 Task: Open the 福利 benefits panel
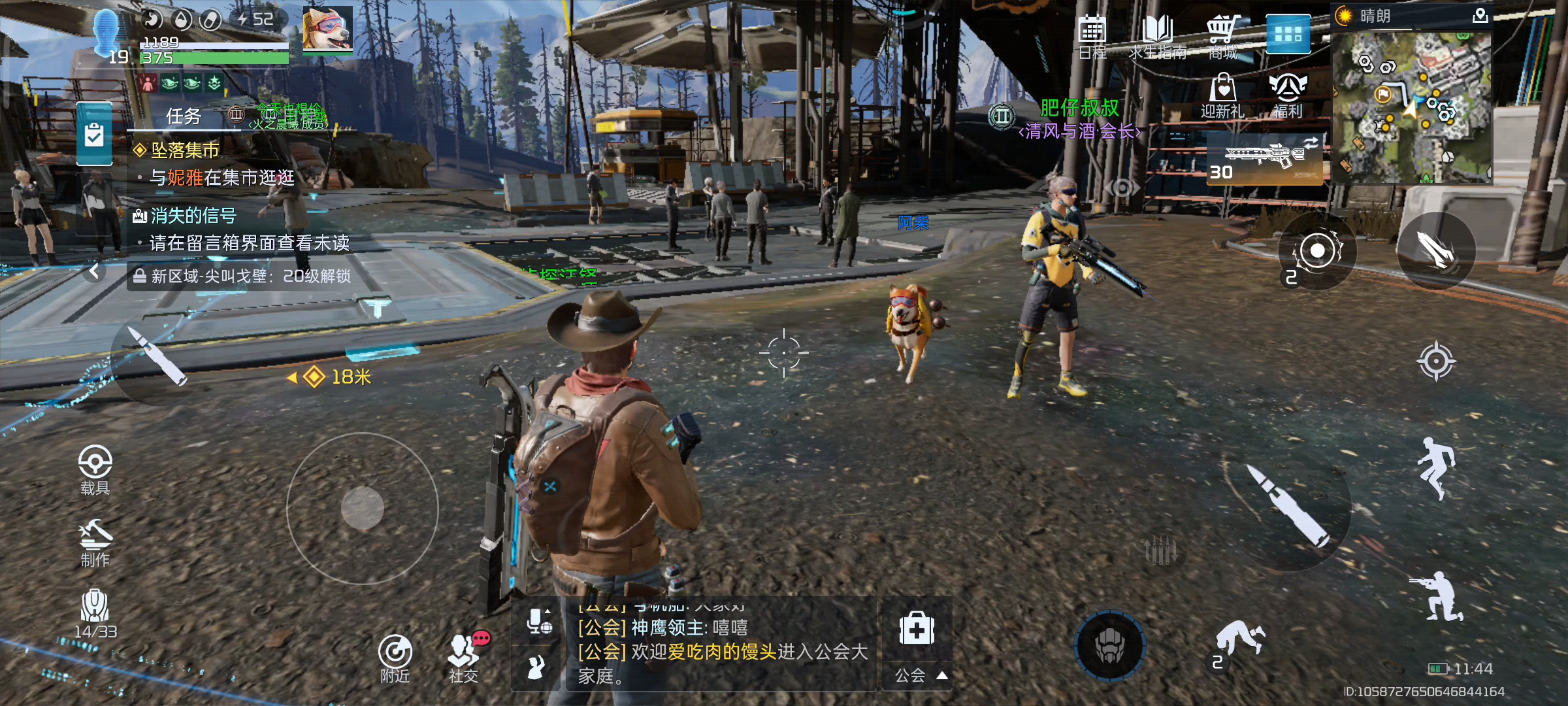pos(1288,95)
